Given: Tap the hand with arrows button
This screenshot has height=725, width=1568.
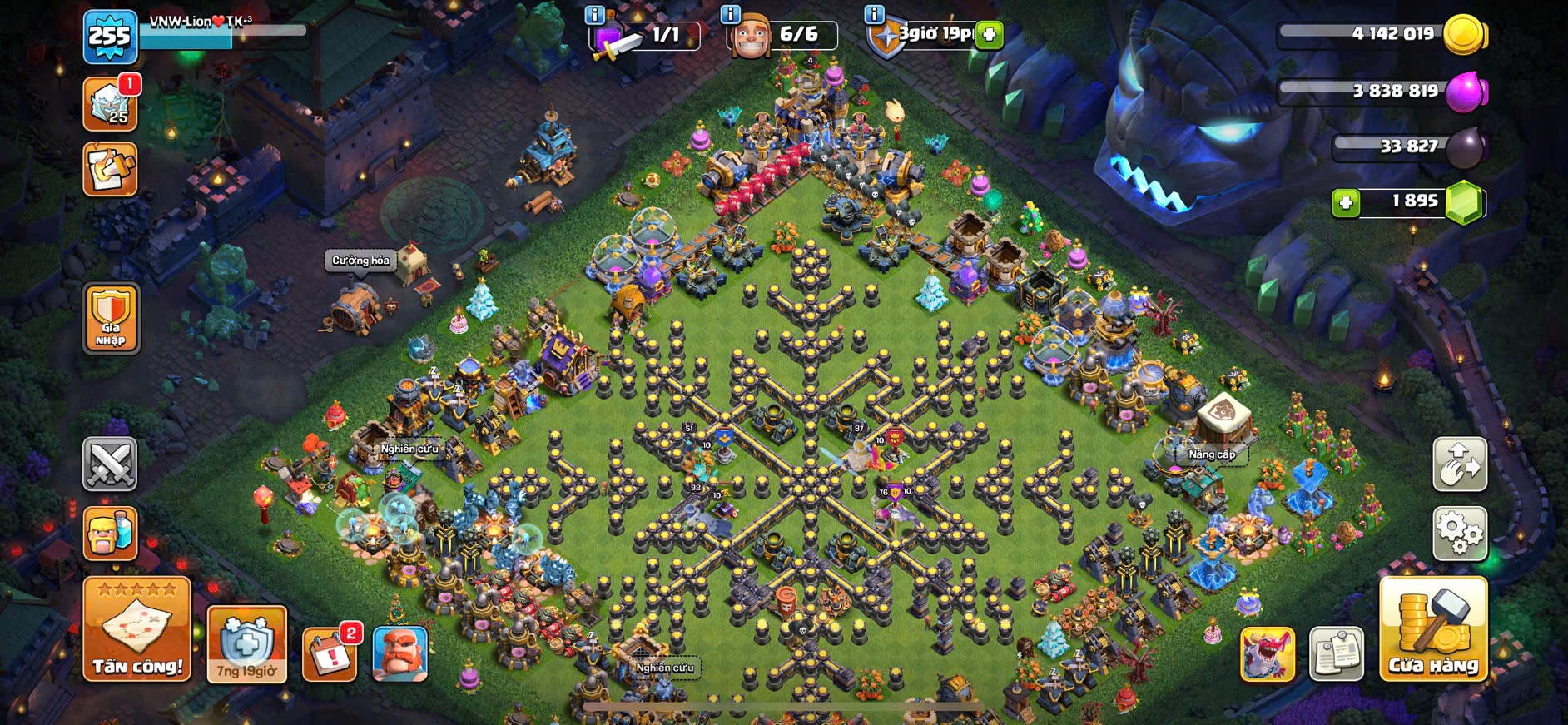Looking at the screenshot, I should pyautogui.click(x=1459, y=464).
